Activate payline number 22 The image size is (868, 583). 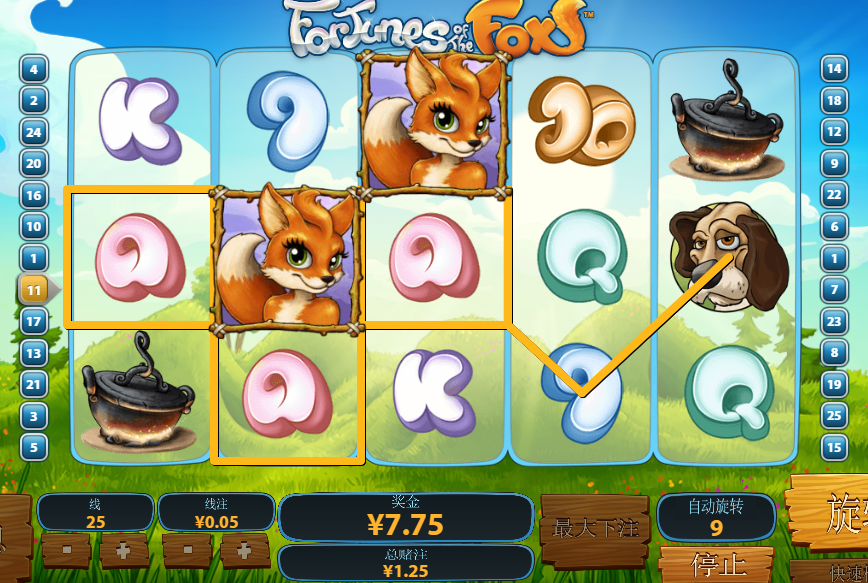(x=833, y=195)
